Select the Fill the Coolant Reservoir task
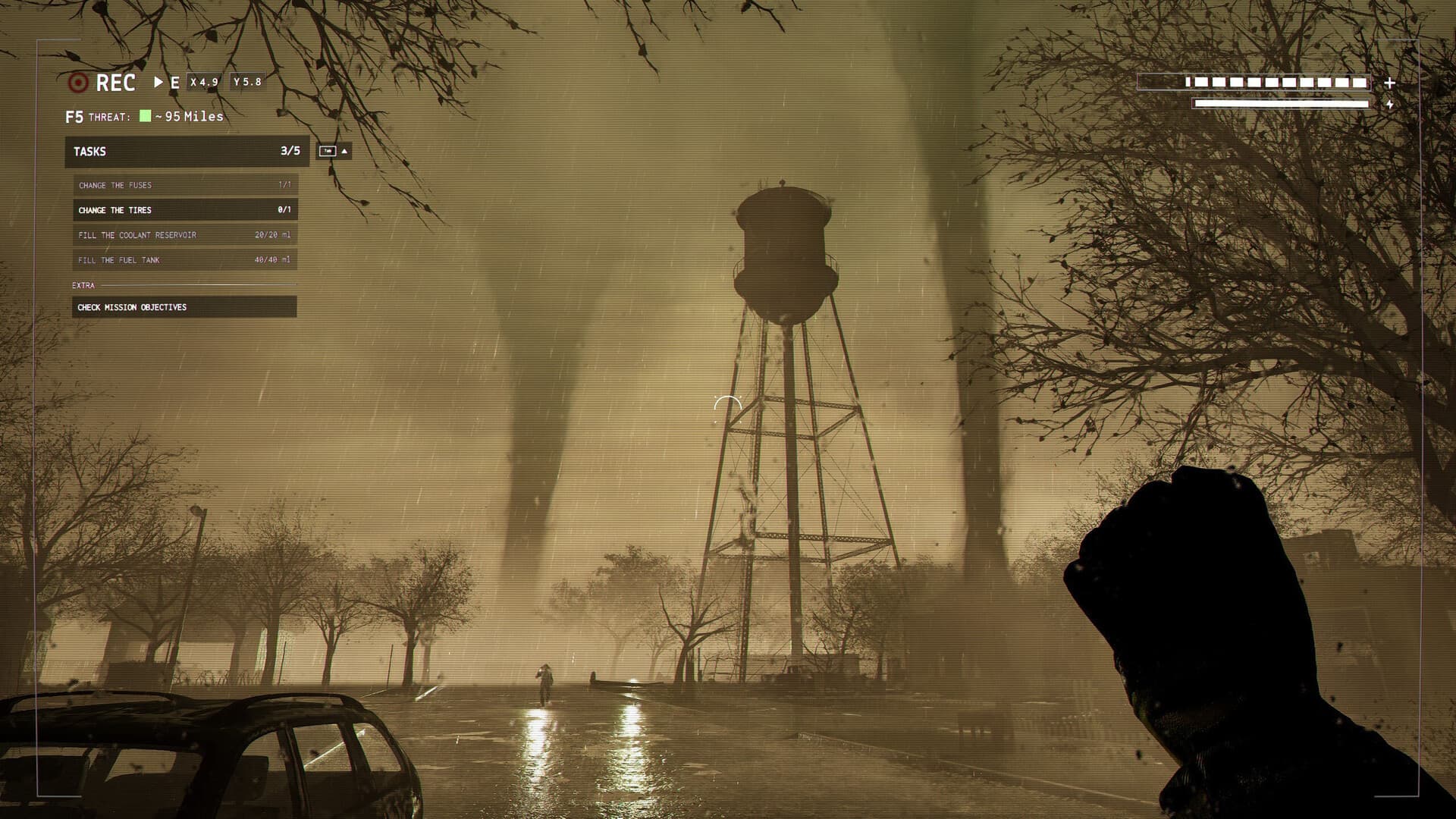Viewport: 1456px width, 819px height. (x=184, y=235)
